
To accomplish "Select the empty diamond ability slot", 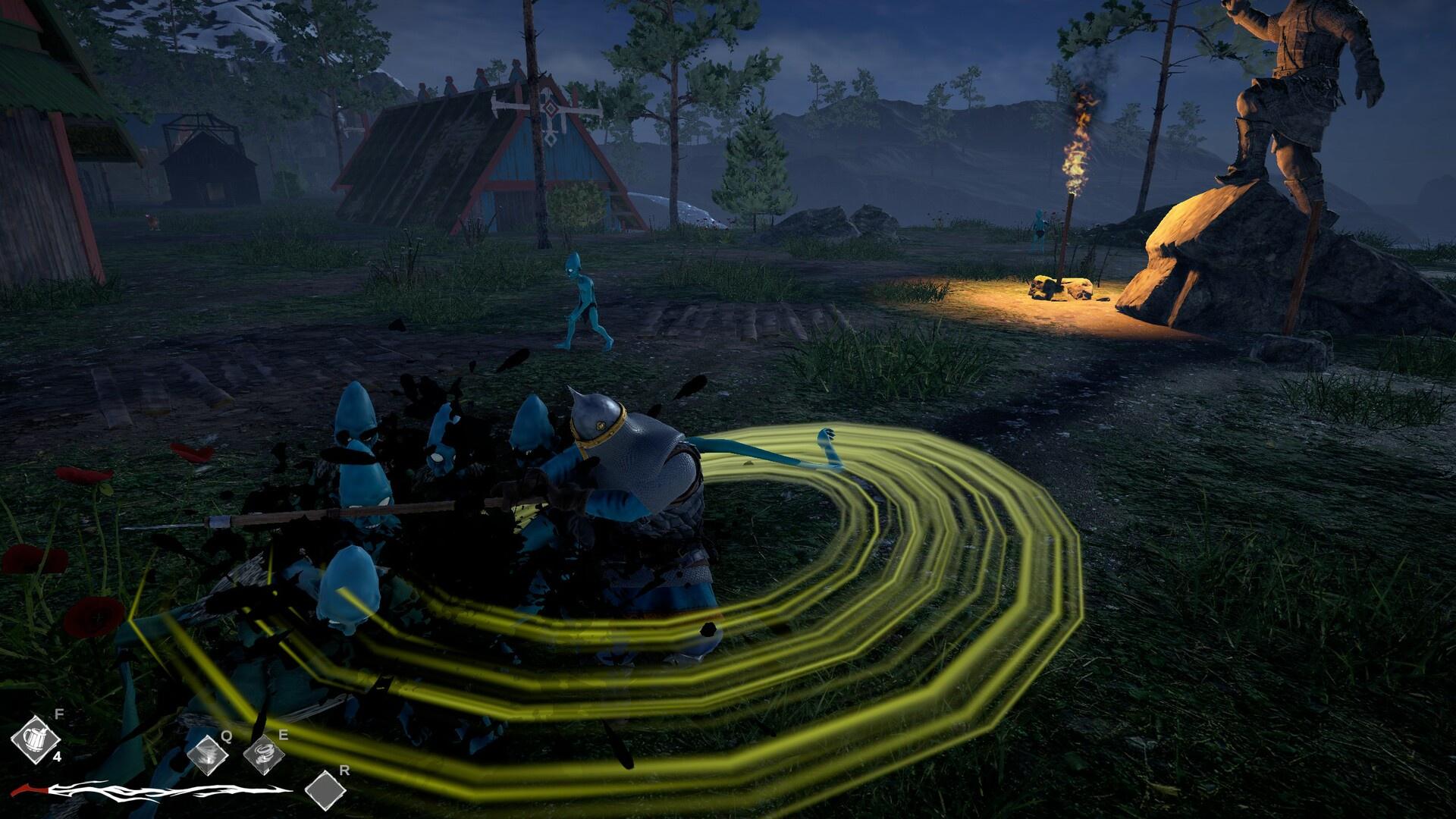I will [325, 791].
